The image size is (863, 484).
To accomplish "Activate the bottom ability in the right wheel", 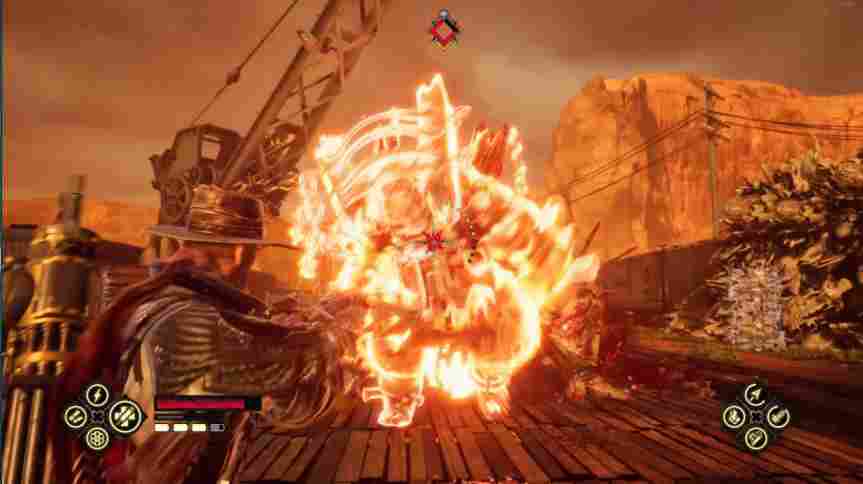I will click(x=757, y=437).
